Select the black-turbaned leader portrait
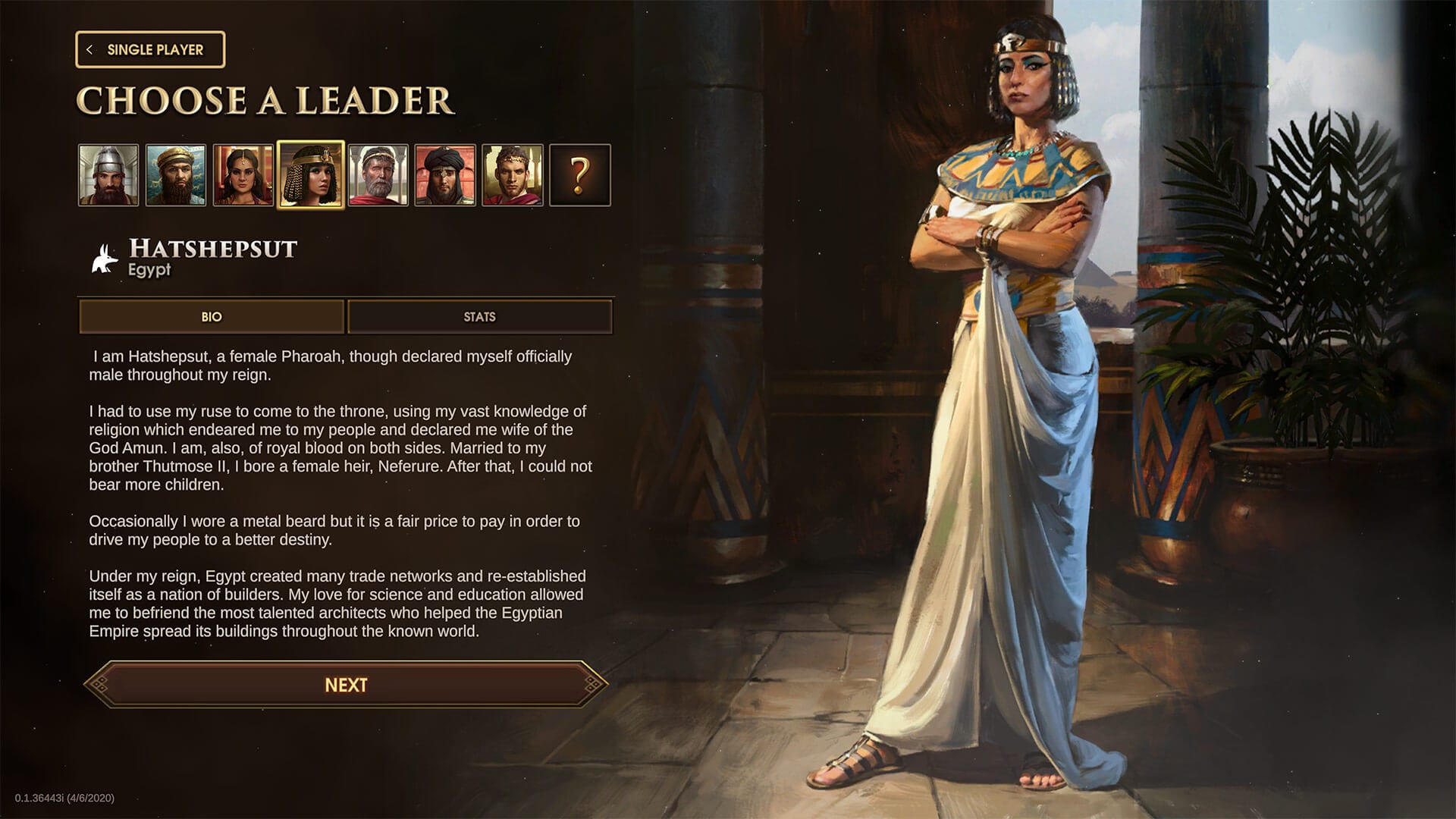 click(x=445, y=175)
